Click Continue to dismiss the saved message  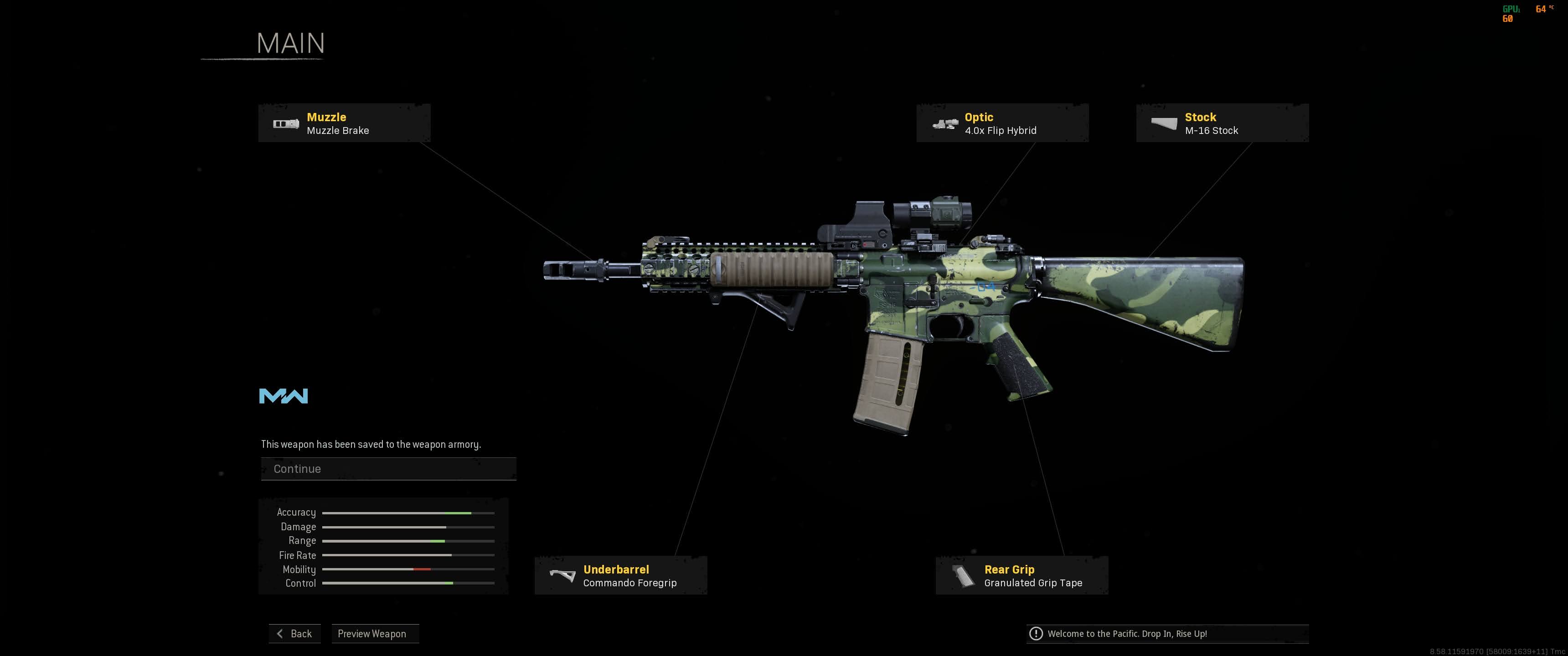coord(388,469)
